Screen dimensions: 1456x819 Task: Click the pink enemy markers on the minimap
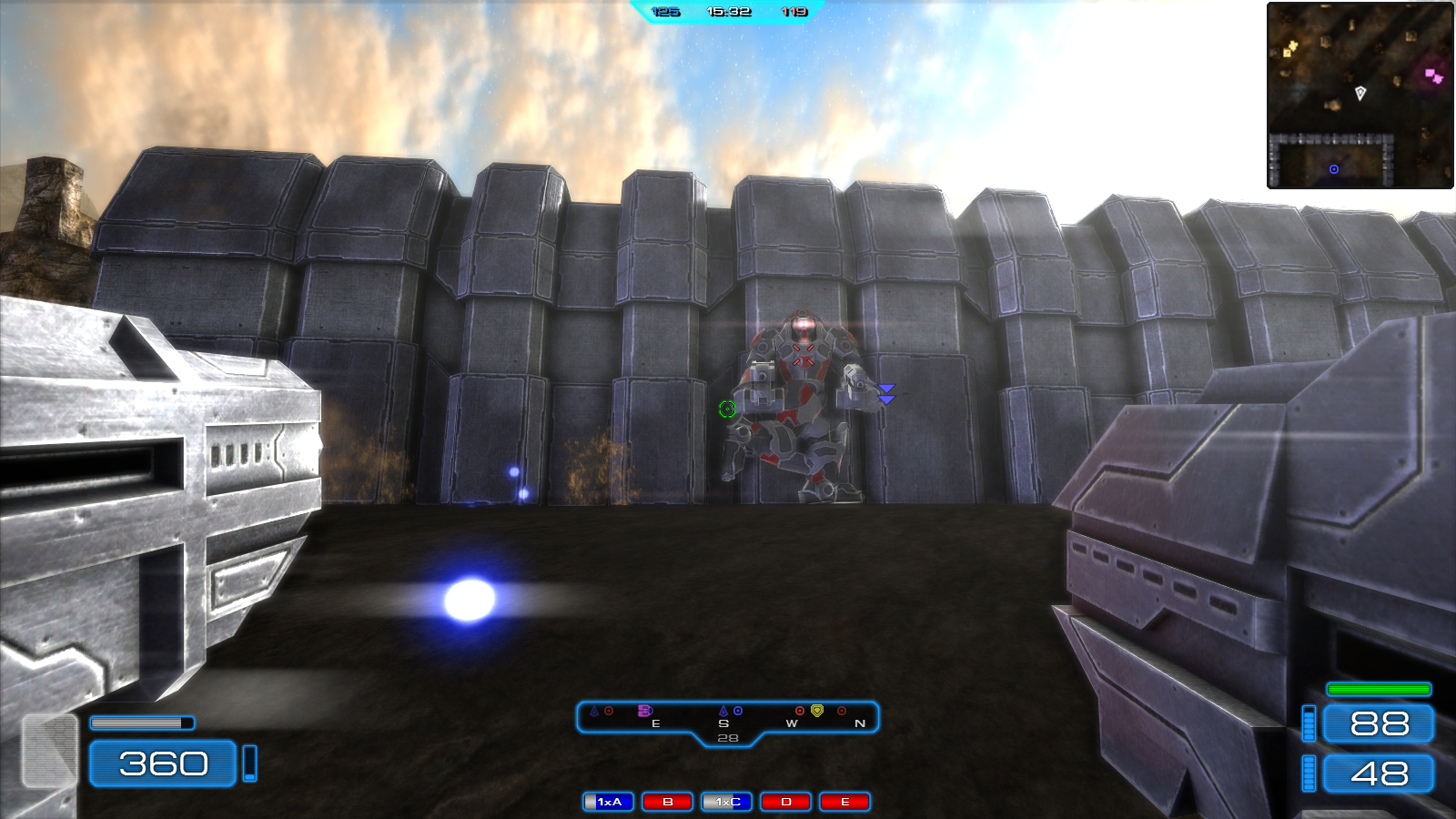tap(1433, 76)
